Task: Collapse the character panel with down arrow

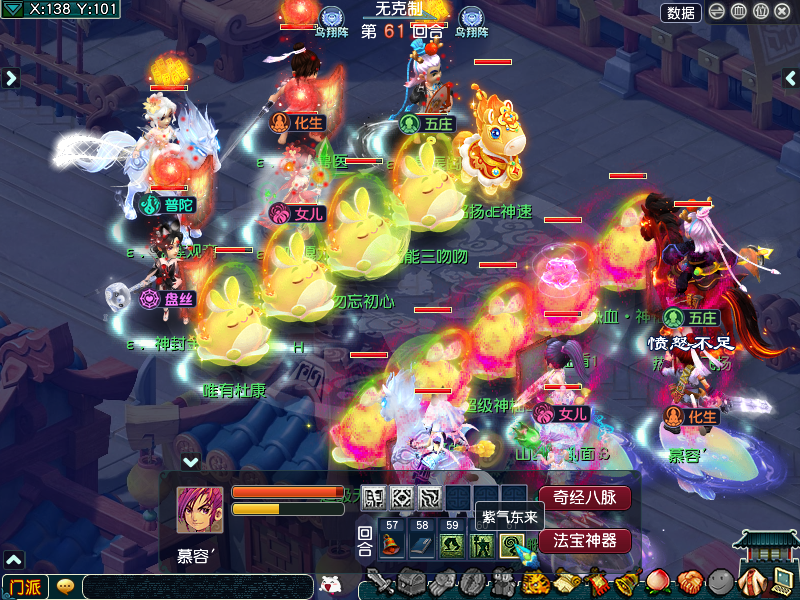Action: click(x=190, y=462)
